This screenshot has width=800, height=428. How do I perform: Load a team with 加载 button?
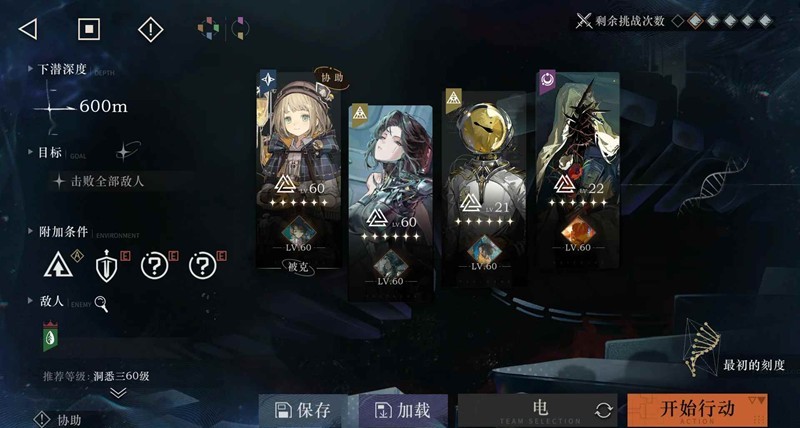click(402, 409)
